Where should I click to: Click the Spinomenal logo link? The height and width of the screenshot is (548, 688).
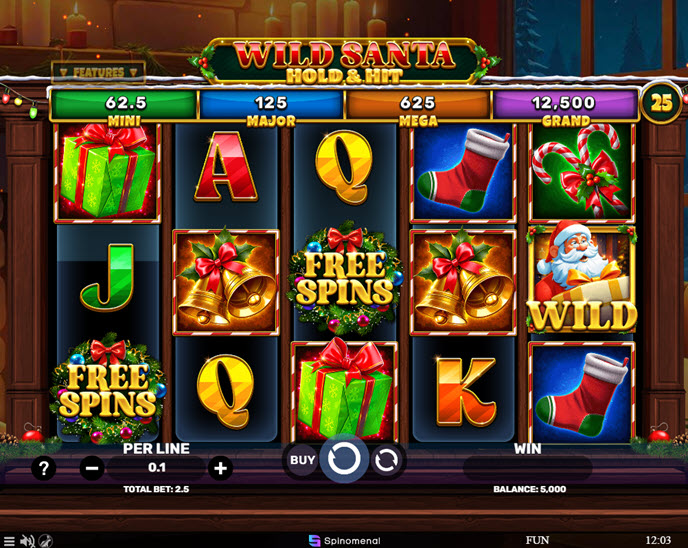coord(343,540)
